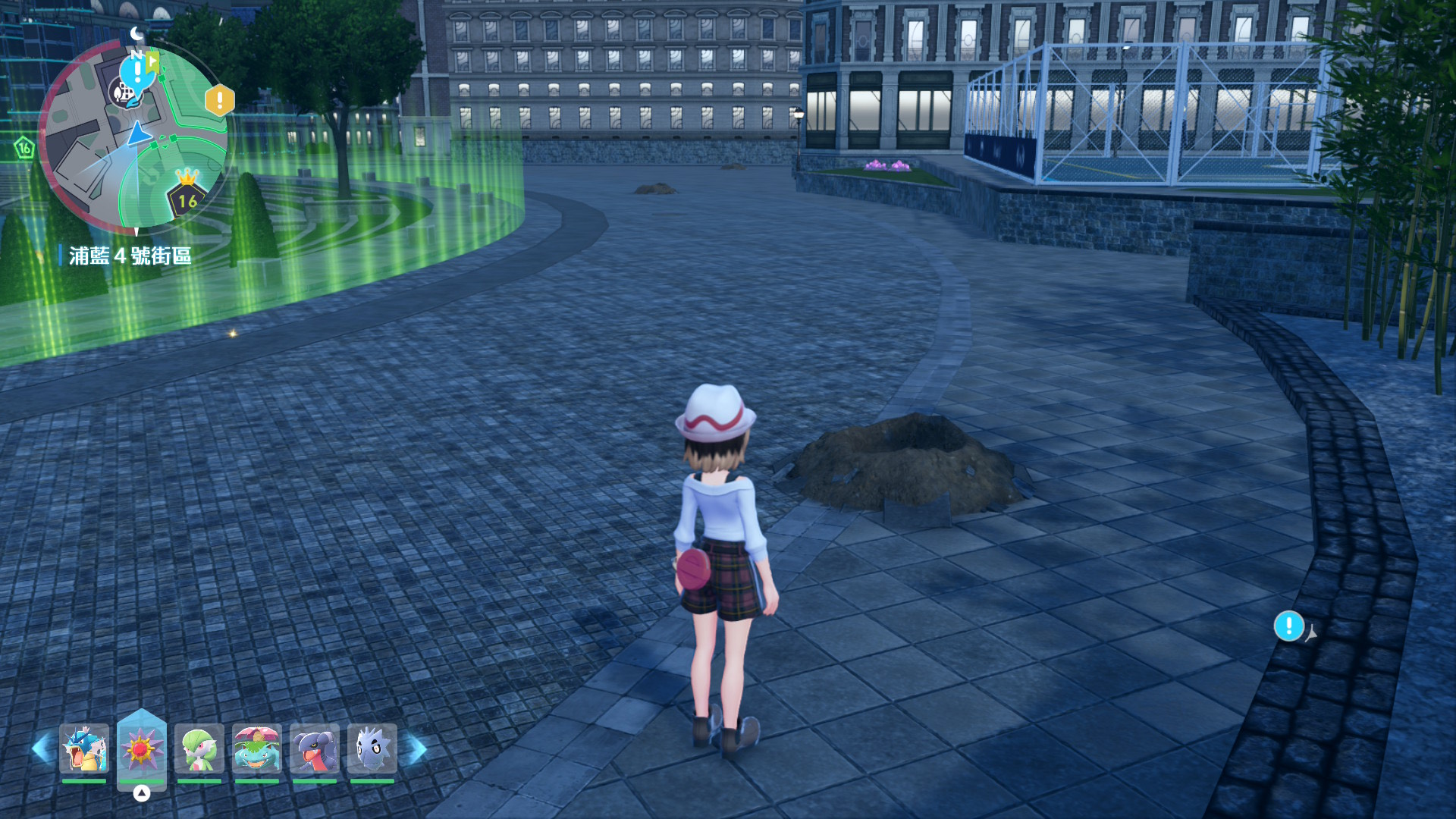Screen dimensions: 1456x819
Task: Click the left party bar arrow
Action: point(42,749)
